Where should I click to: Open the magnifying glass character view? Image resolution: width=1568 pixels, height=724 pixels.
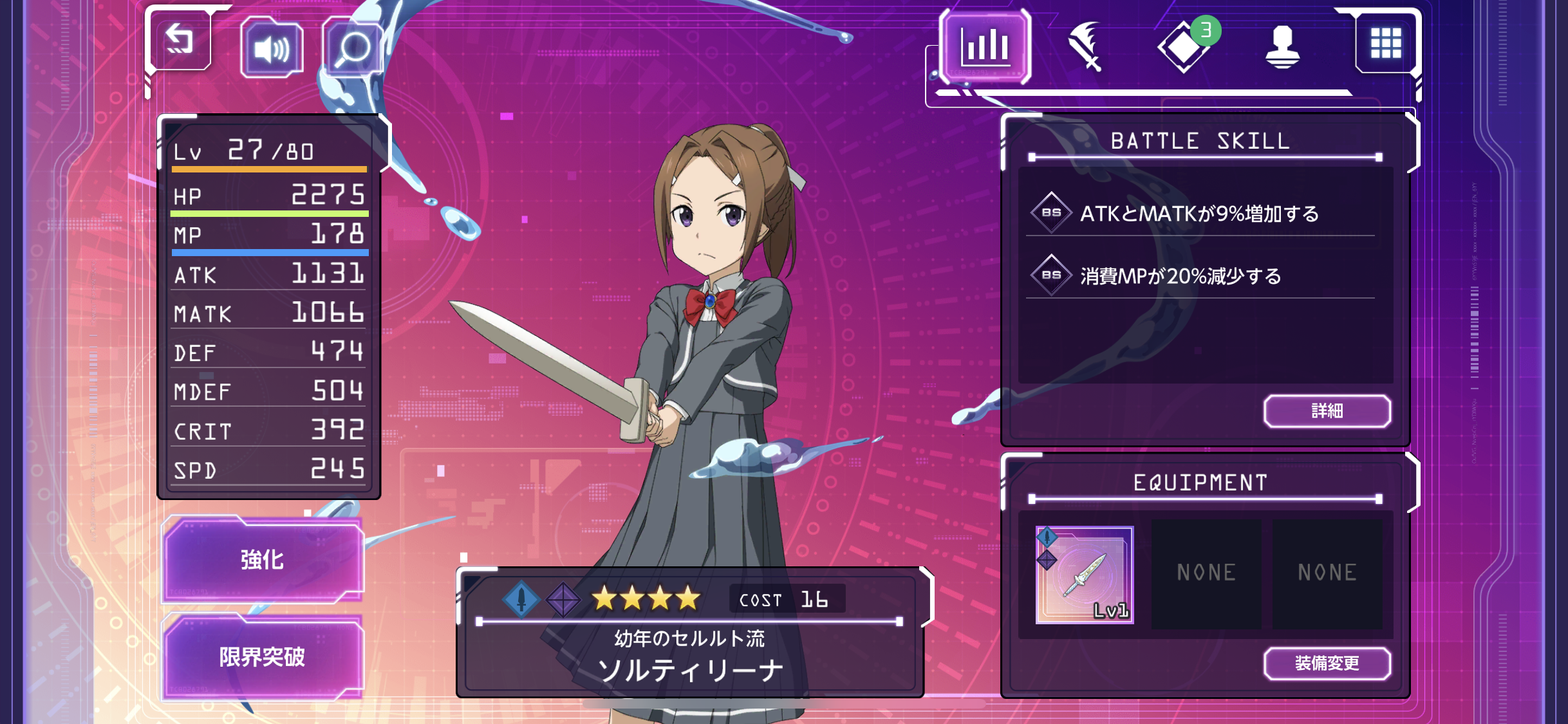click(353, 48)
